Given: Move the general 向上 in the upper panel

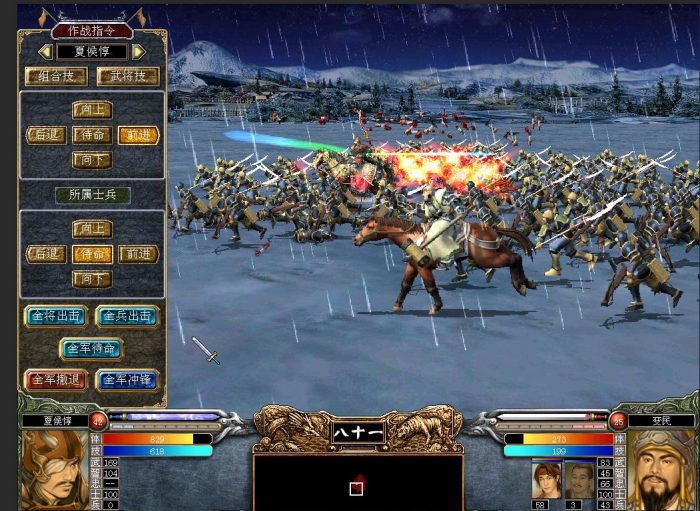Looking at the screenshot, I should point(92,110).
